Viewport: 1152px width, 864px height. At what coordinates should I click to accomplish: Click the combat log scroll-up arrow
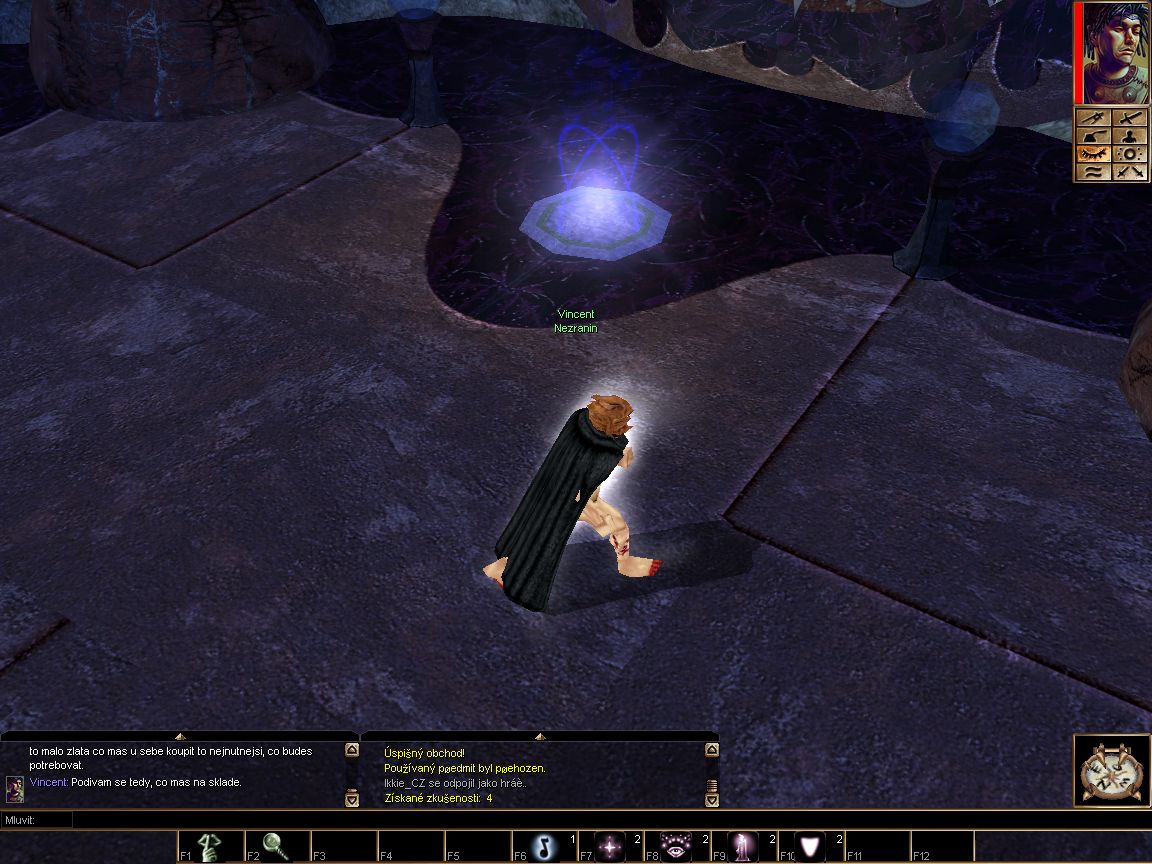pyautogui.click(x=712, y=751)
